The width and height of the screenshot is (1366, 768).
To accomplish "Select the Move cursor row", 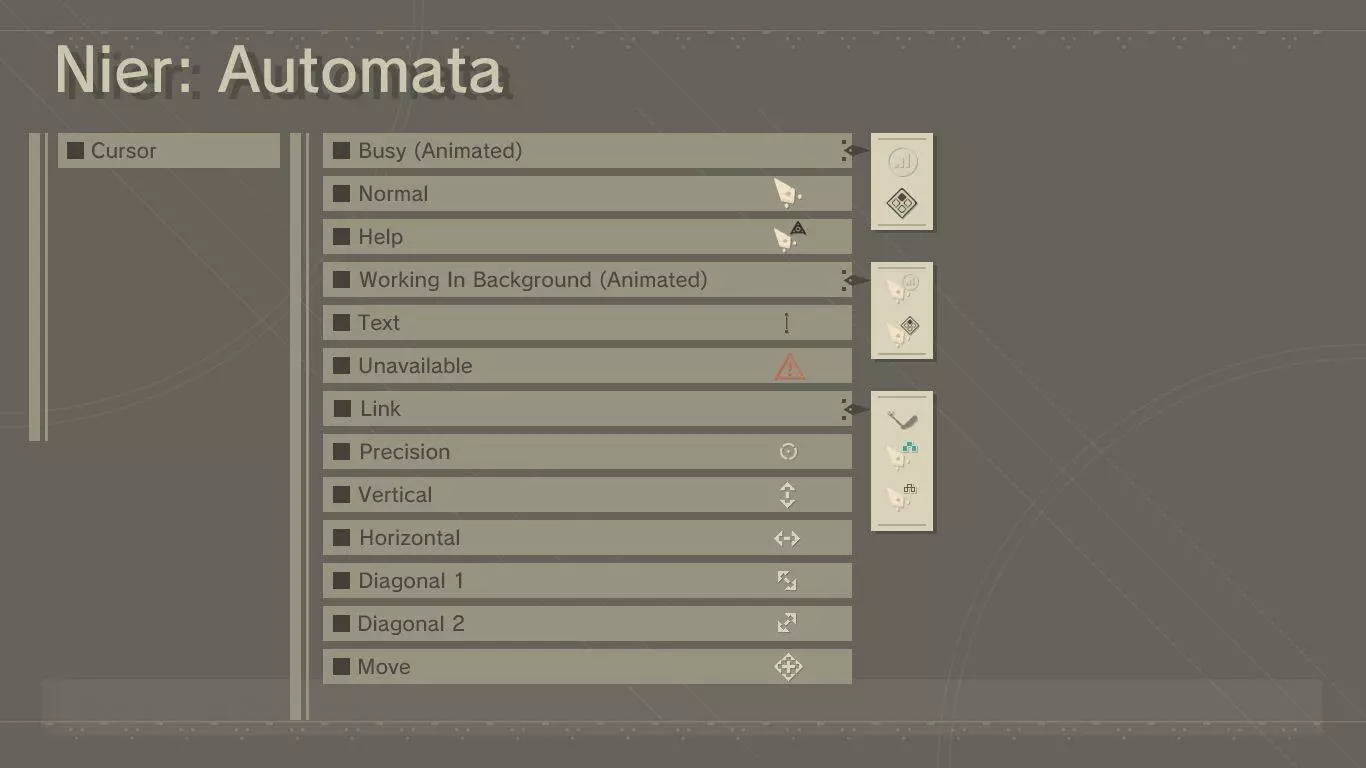I will tap(586, 667).
